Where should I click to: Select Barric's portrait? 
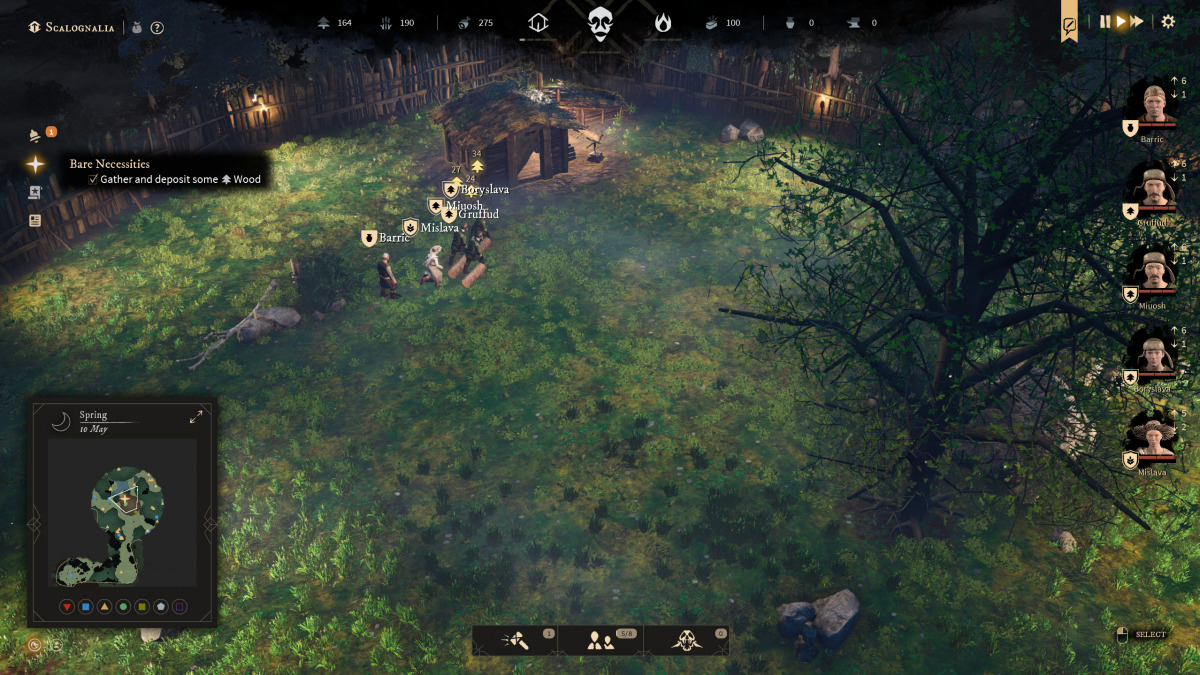tap(1153, 104)
